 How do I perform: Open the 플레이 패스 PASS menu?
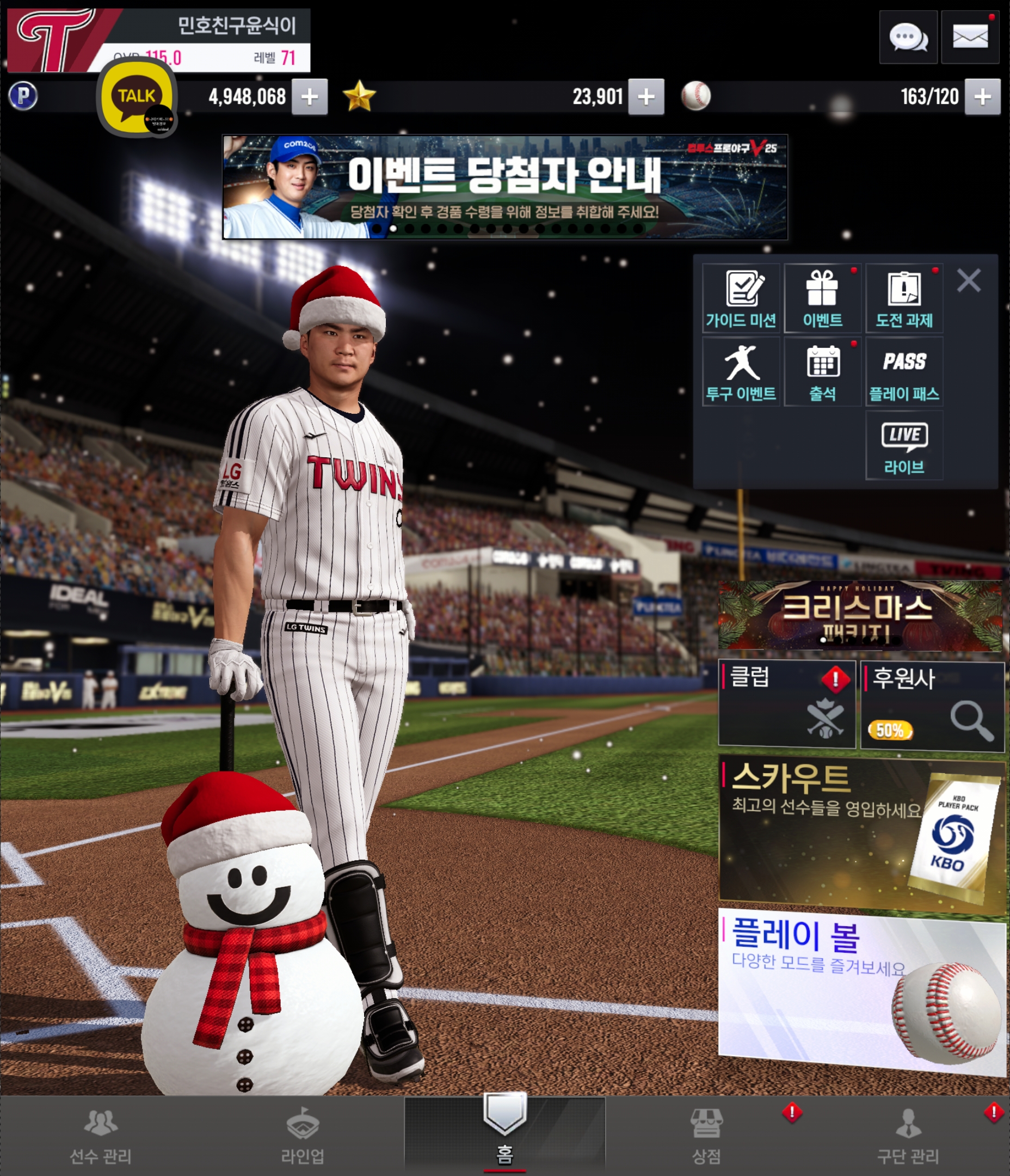point(904,372)
